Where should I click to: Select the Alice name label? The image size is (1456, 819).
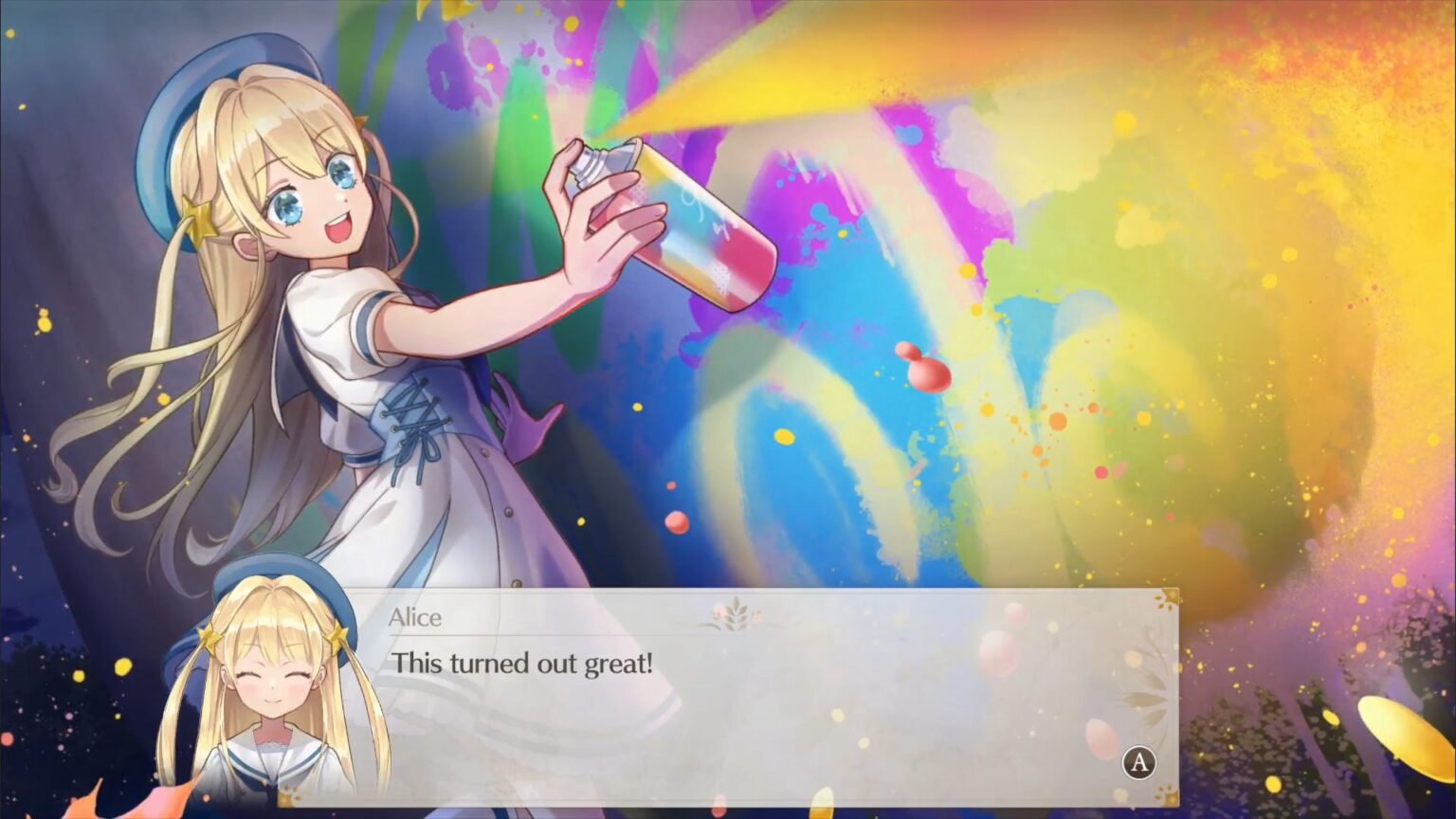click(417, 617)
